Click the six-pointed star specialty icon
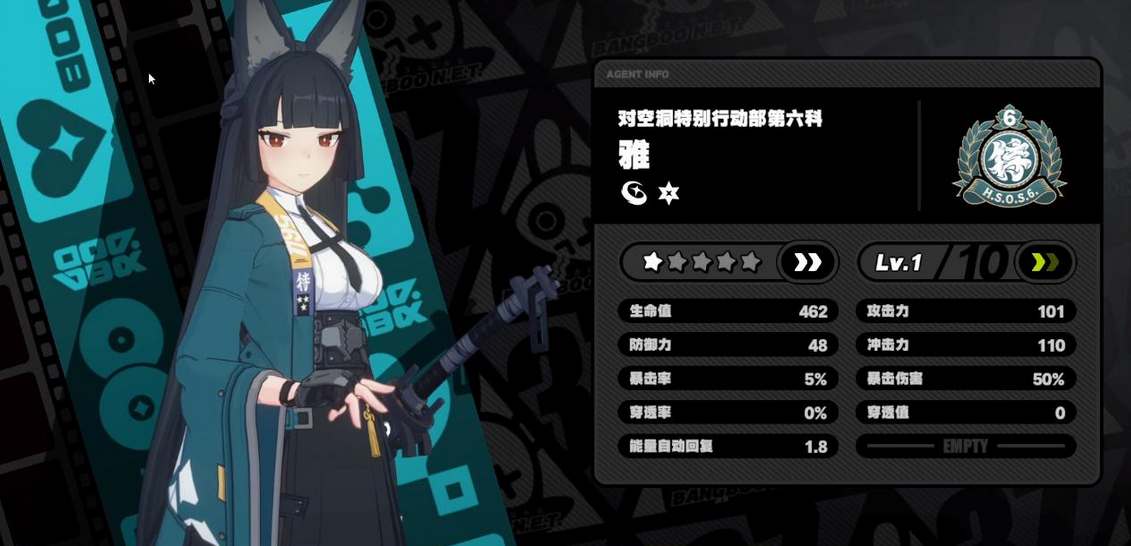This screenshot has height=546, width=1131. pyautogui.click(x=668, y=194)
